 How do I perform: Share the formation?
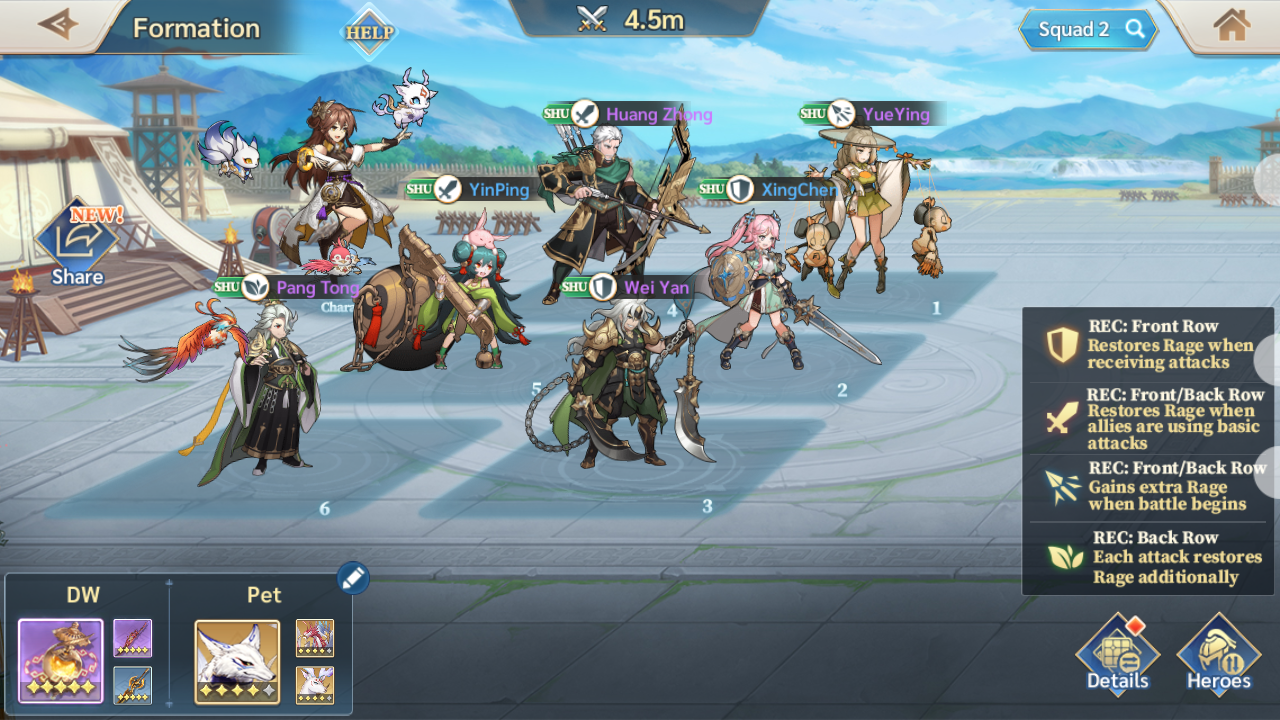[77, 245]
